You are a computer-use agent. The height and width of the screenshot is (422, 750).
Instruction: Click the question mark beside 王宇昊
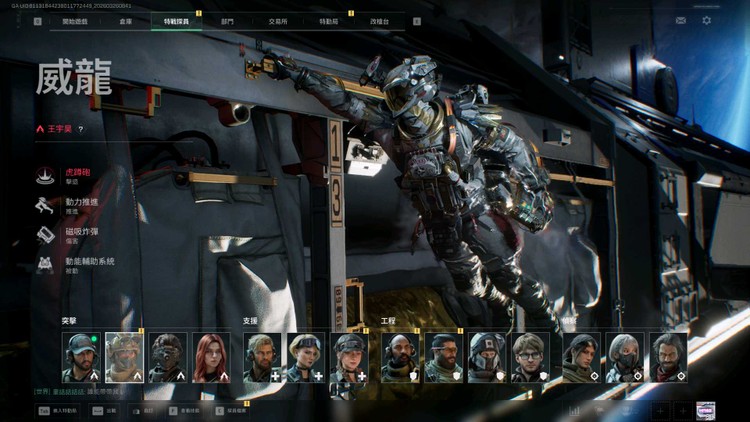pos(81,129)
